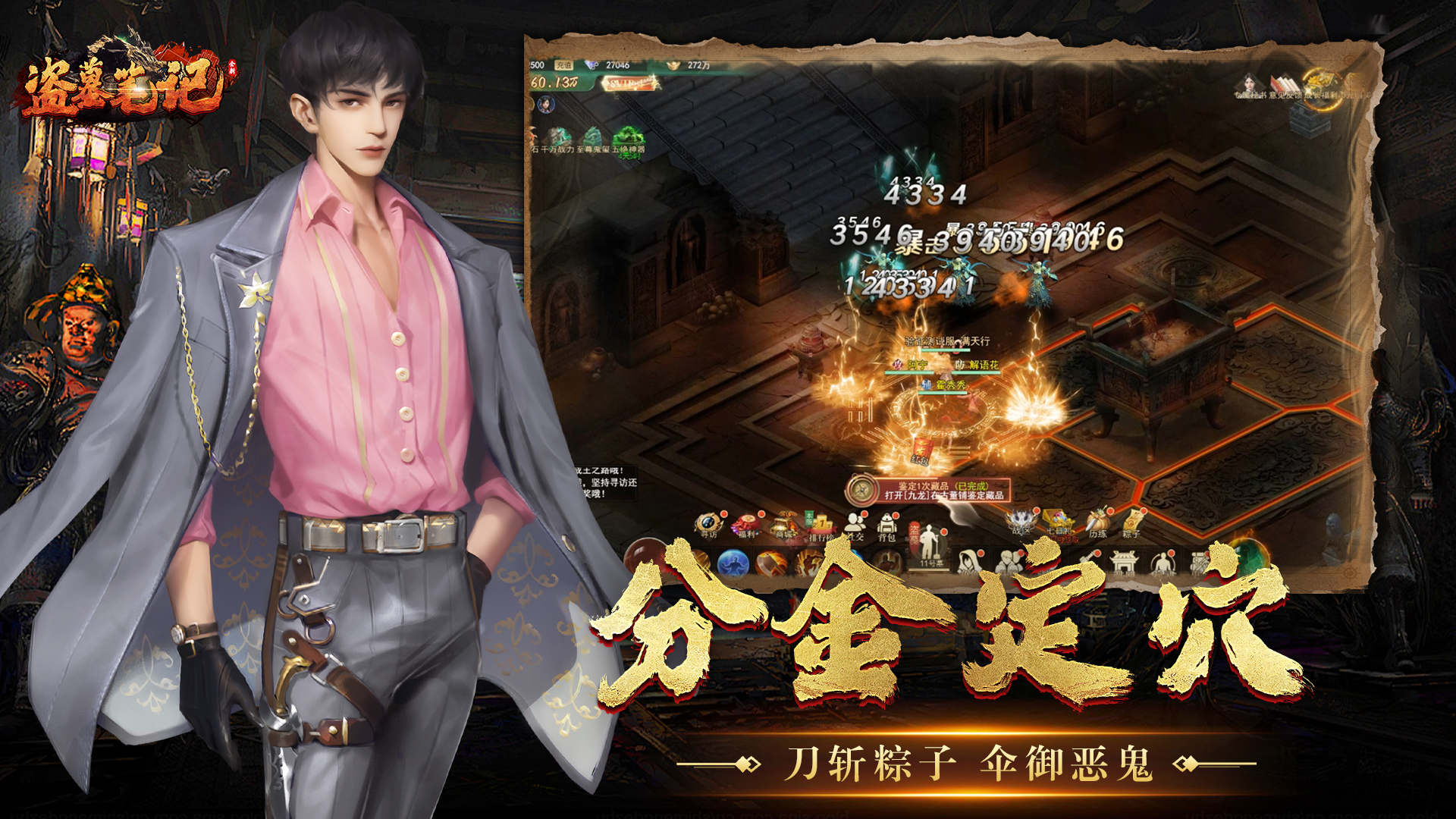Open the 福利 (Welfare) rewards icon
1456x819 pixels.
[744, 522]
